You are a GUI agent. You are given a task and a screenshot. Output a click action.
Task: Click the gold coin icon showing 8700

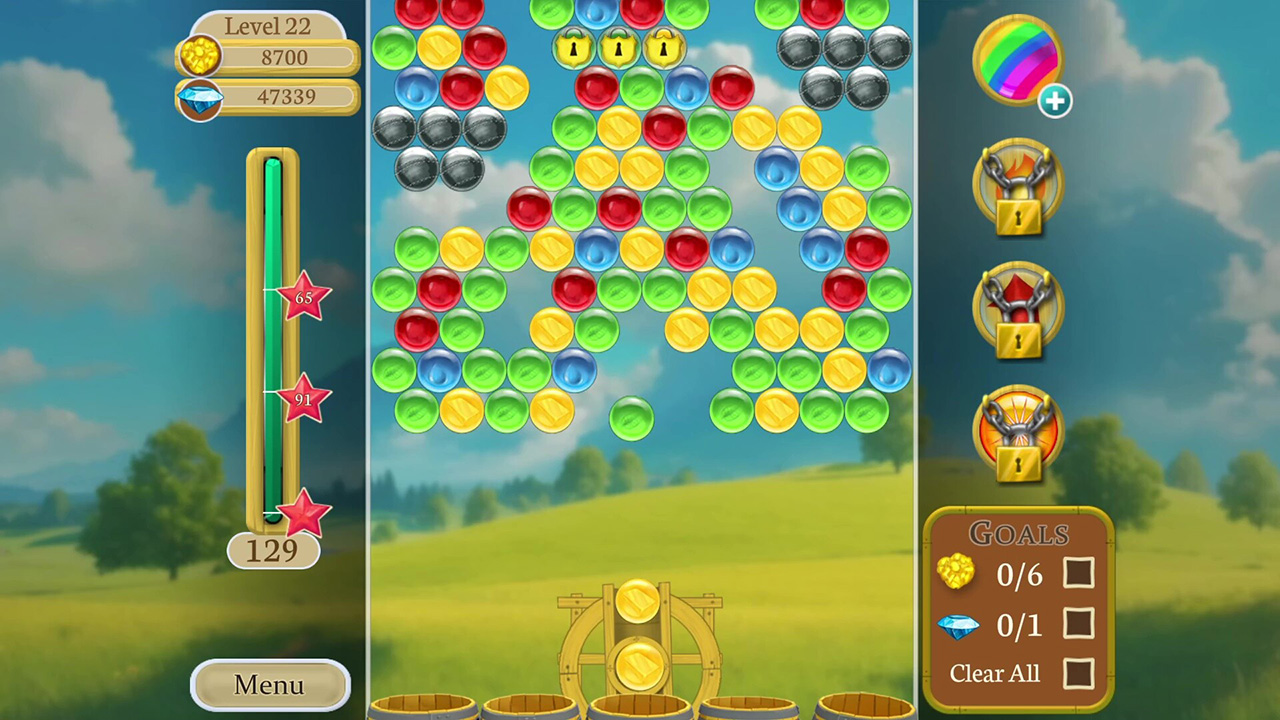pyautogui.click(x=199, y=57)
